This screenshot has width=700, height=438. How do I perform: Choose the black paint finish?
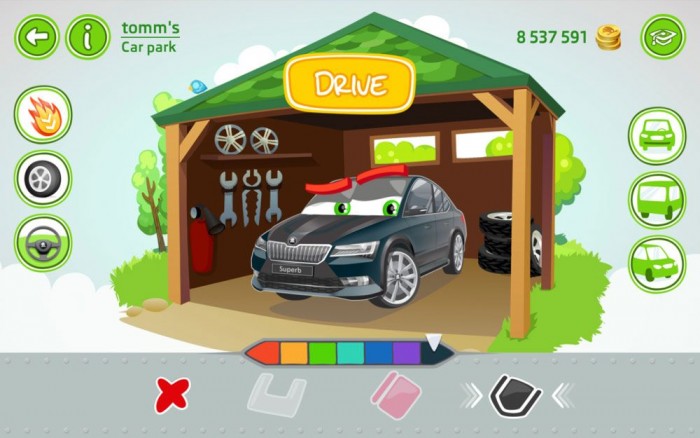(515, 395)
